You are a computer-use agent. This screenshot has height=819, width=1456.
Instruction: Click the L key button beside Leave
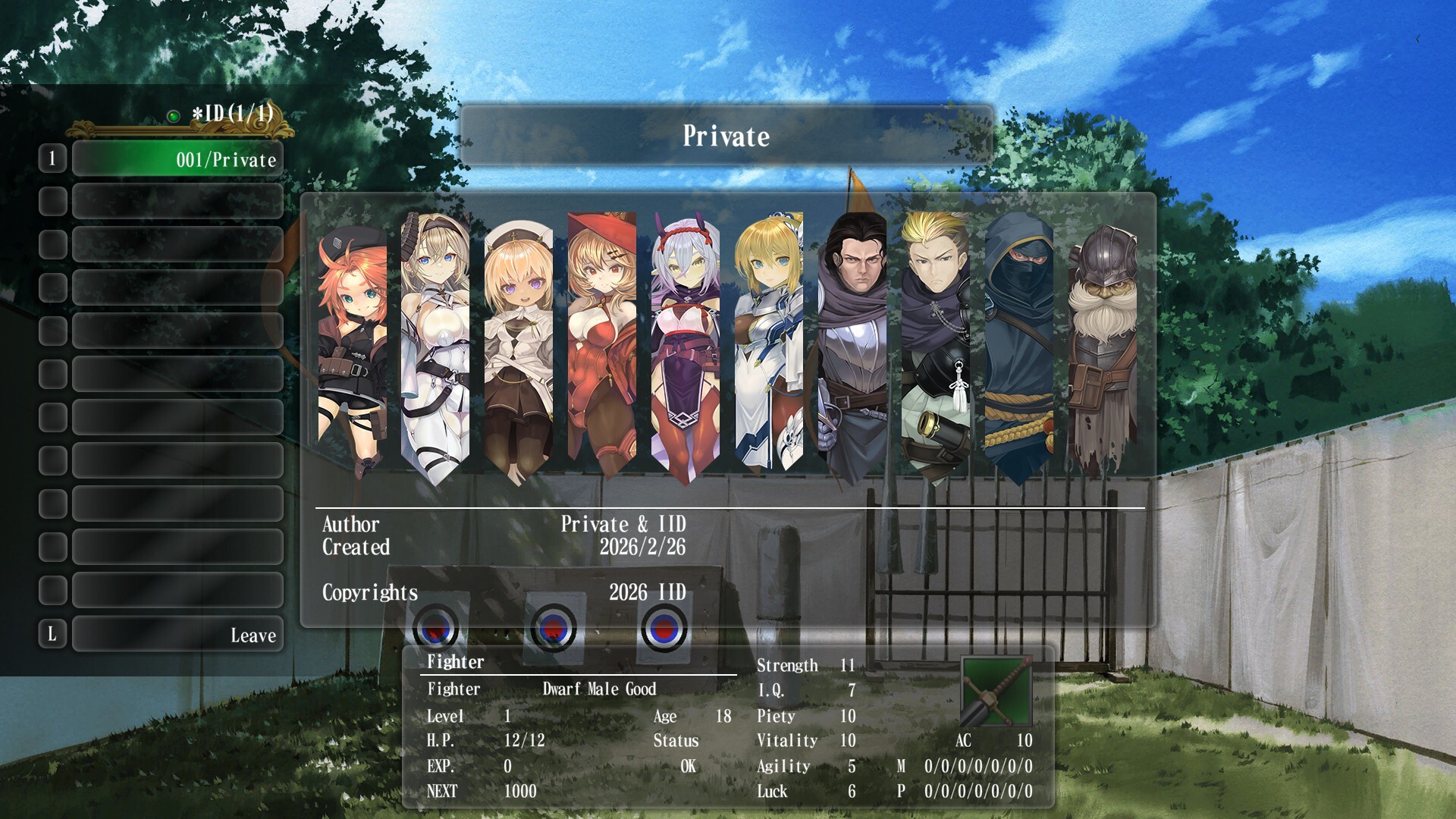coord(52,635)
